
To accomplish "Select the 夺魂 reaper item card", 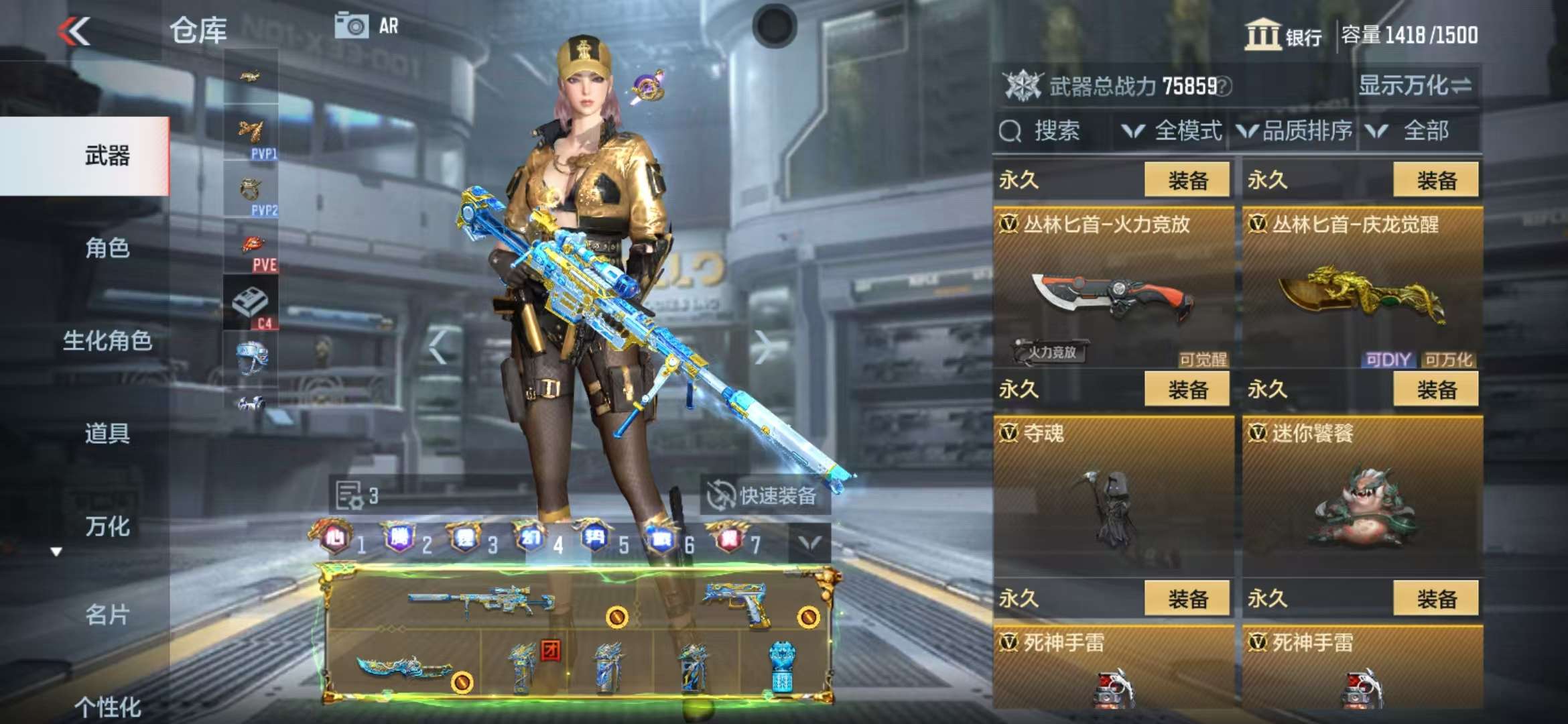I will [x=1113, y=496].
